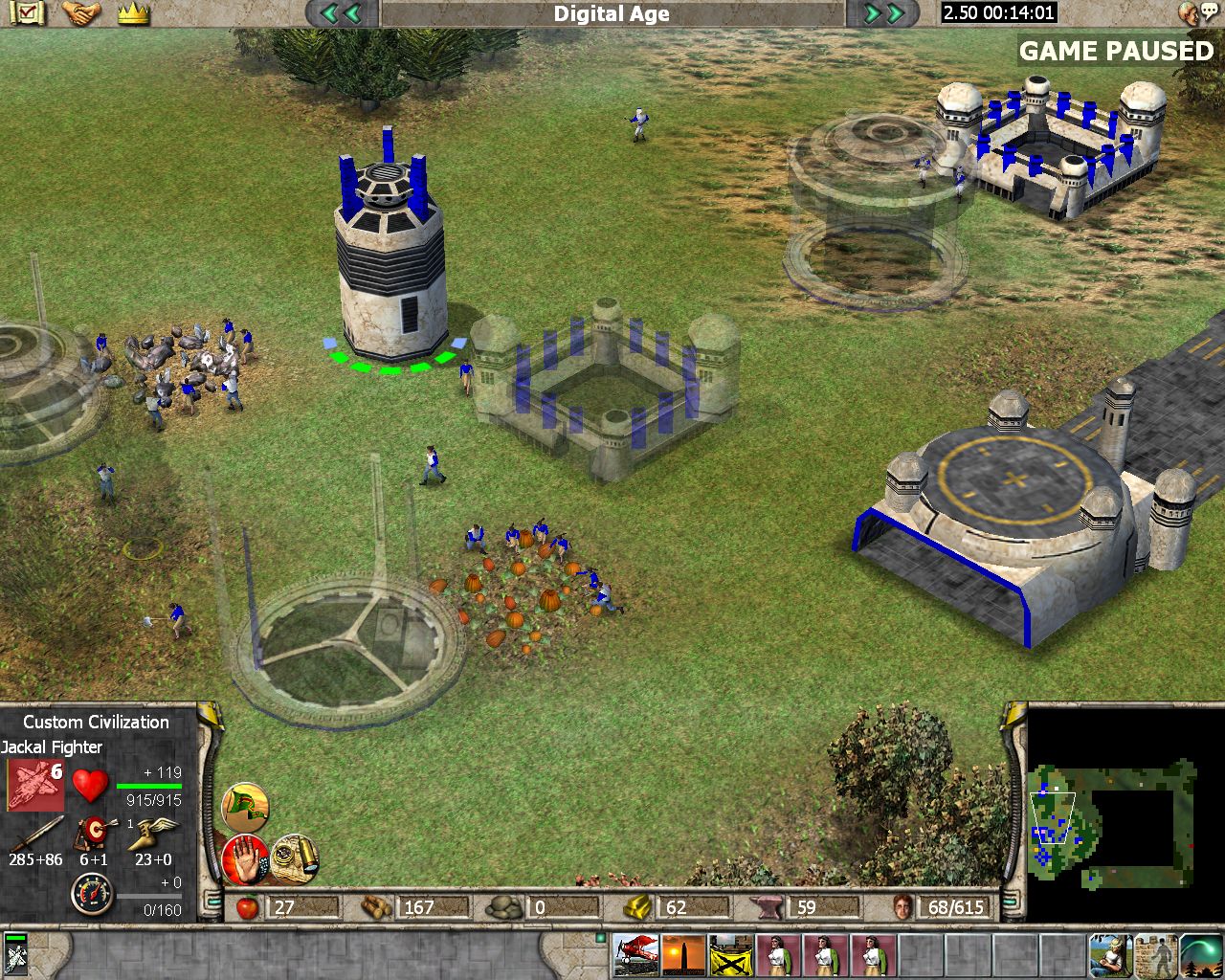Select the red biplane production icon
This screenshot has height=980, width=1225.
(635, 954)
